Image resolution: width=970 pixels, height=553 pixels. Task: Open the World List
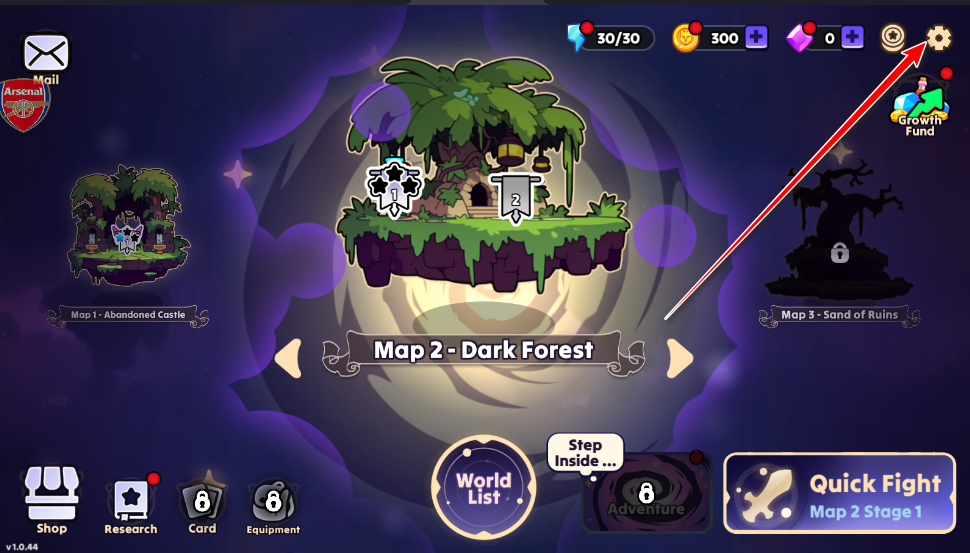484,488
